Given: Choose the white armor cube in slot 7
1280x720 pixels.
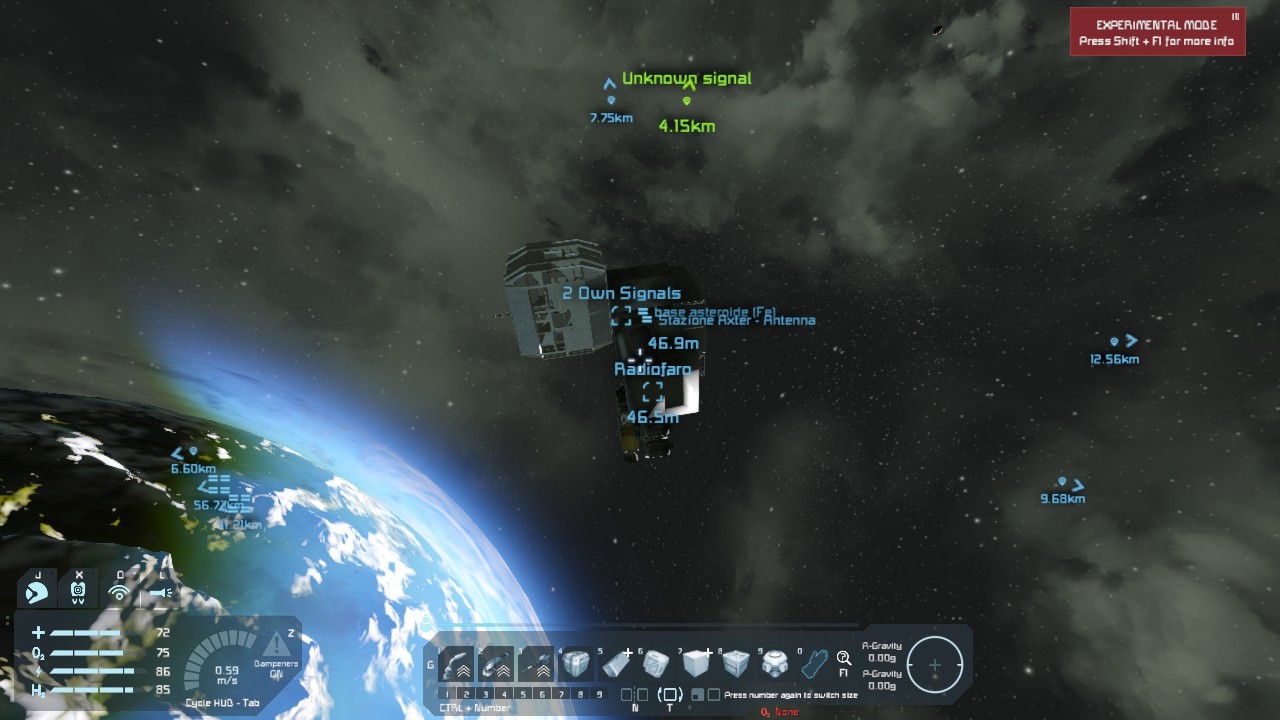Looking at the screenshot, I should pos(696,663).
